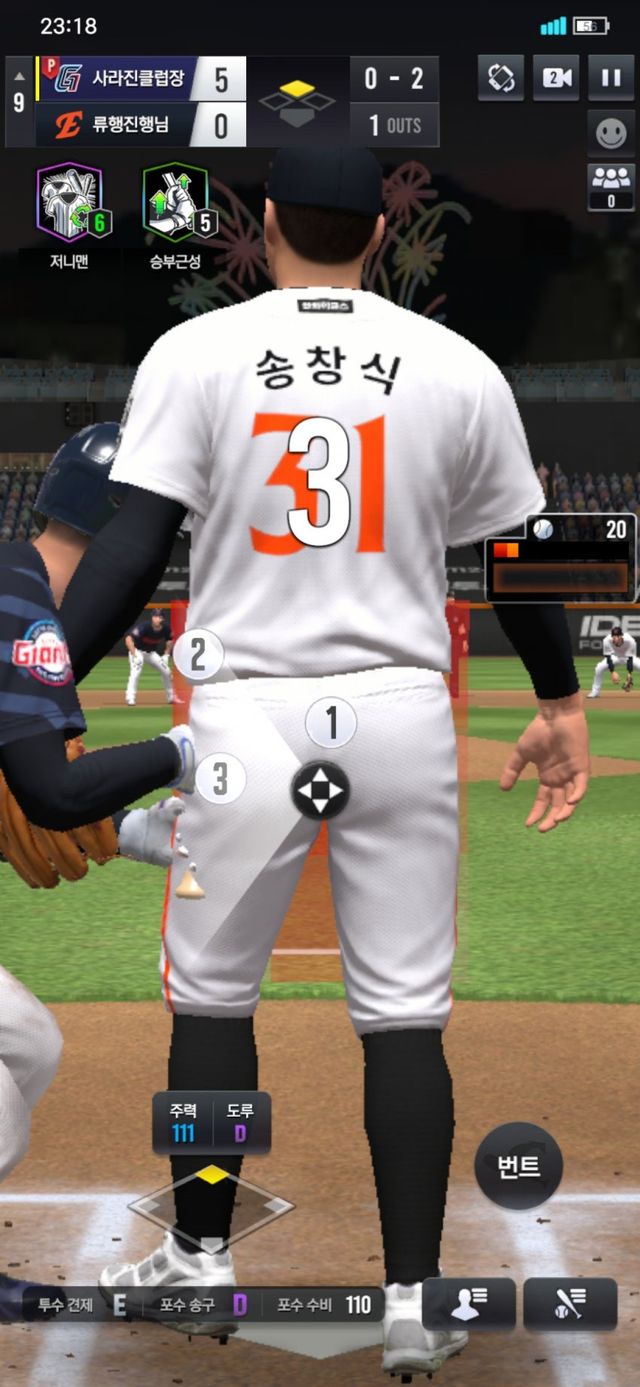Open the spectators group icon
Image resolution: width=640 pixels, height=1387 pixels.
click(x=610, y=186)
